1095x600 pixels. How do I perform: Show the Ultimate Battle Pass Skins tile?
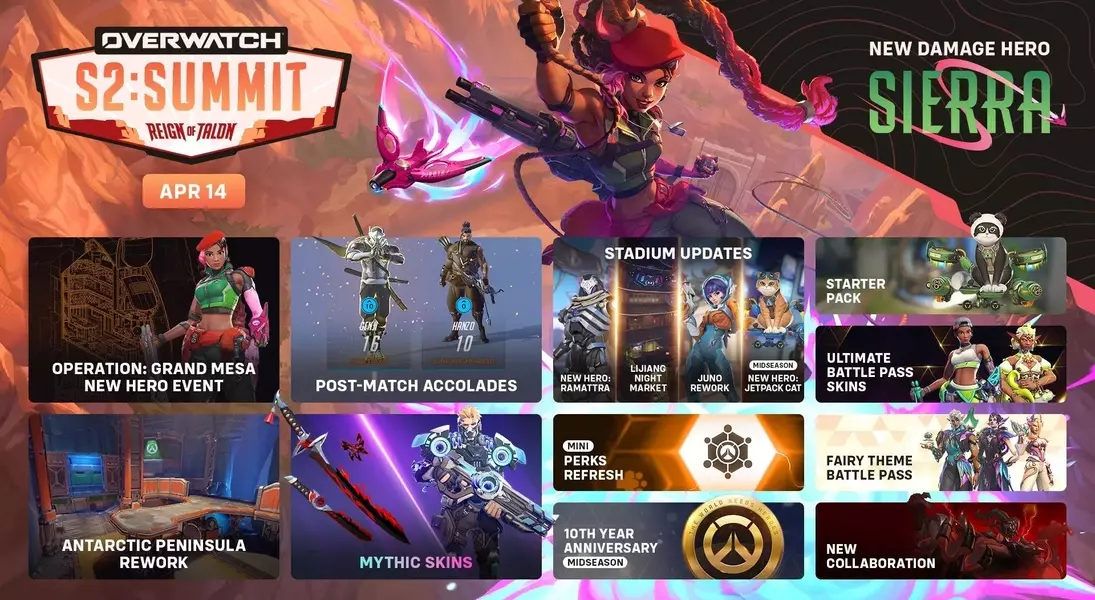click(940, 364)
